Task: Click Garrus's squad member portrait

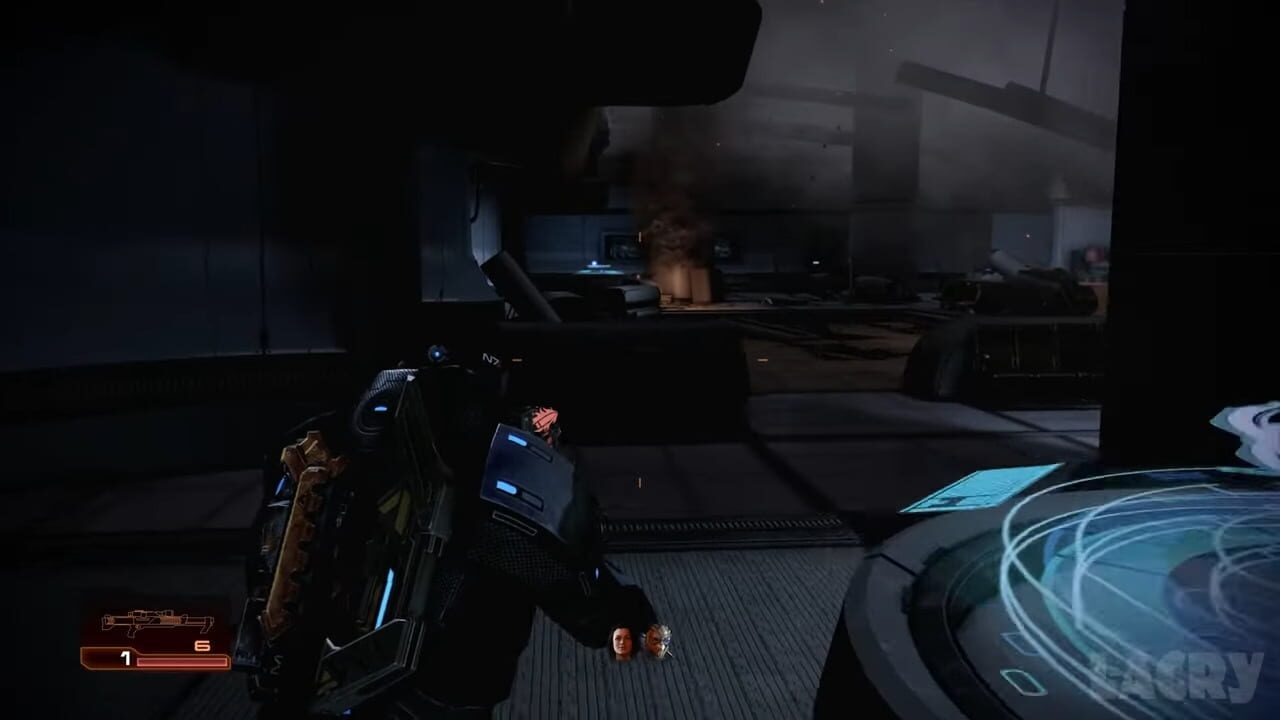Action: [658, 640]
